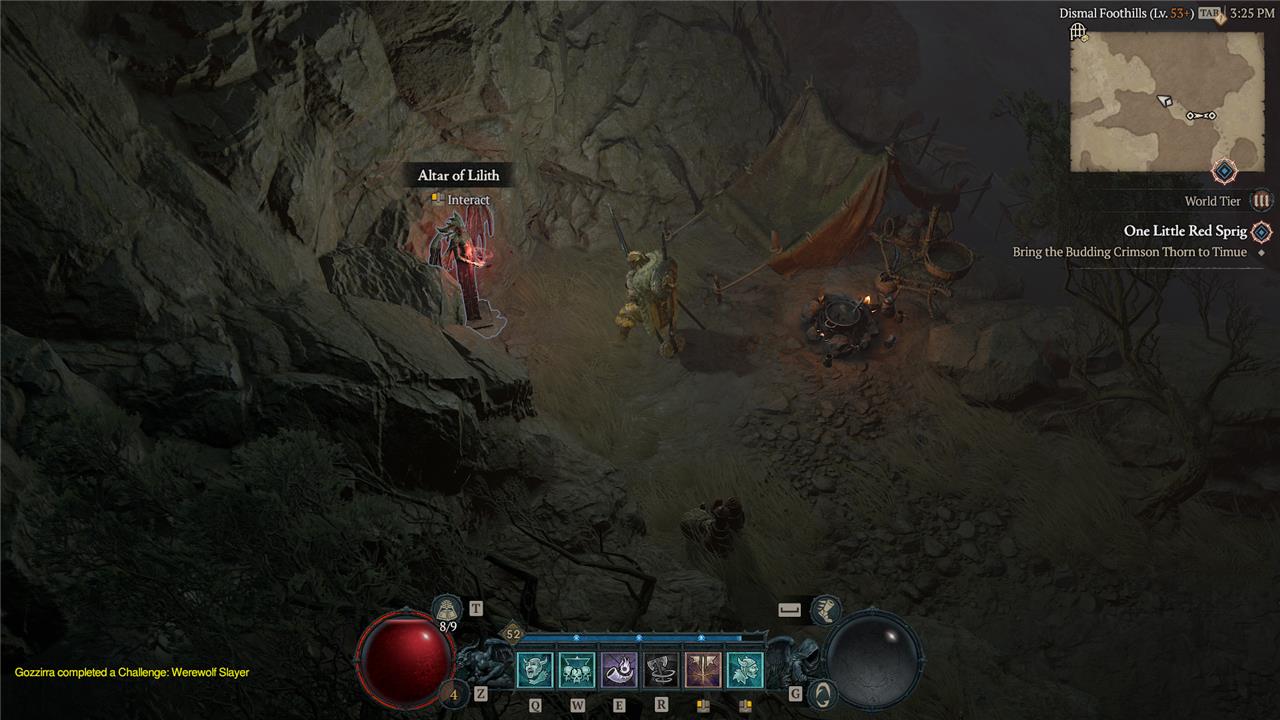Open the minimap

click(x=1166, y=100)
